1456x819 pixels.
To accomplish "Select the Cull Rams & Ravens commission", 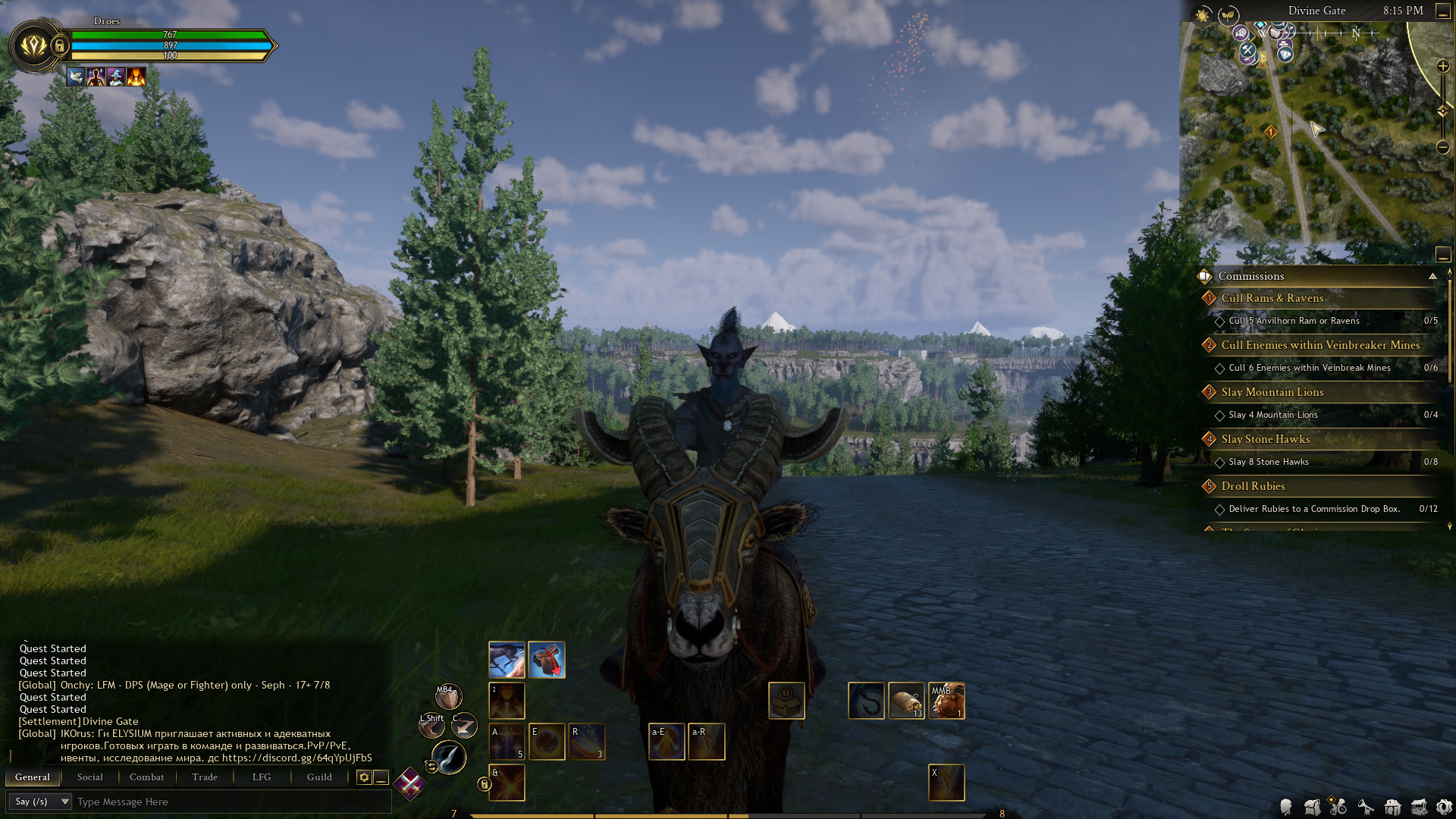I will click(1272, 298).
